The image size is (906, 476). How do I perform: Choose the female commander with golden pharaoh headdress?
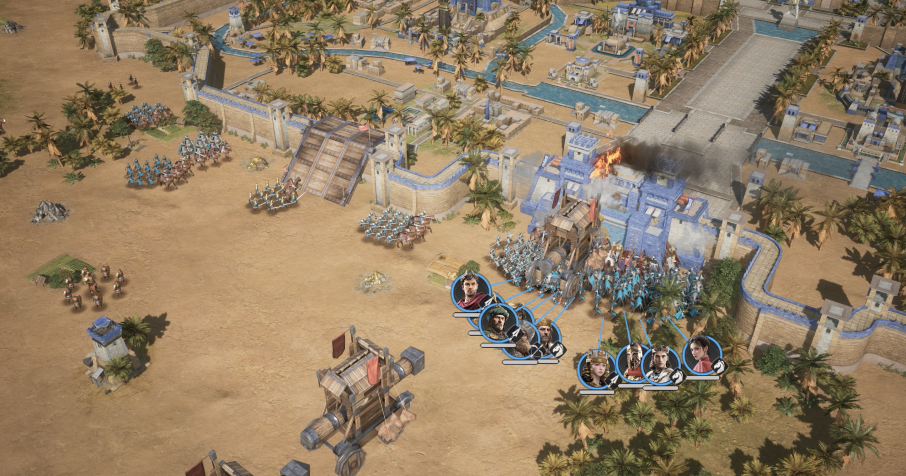click(x=597, y=369)
